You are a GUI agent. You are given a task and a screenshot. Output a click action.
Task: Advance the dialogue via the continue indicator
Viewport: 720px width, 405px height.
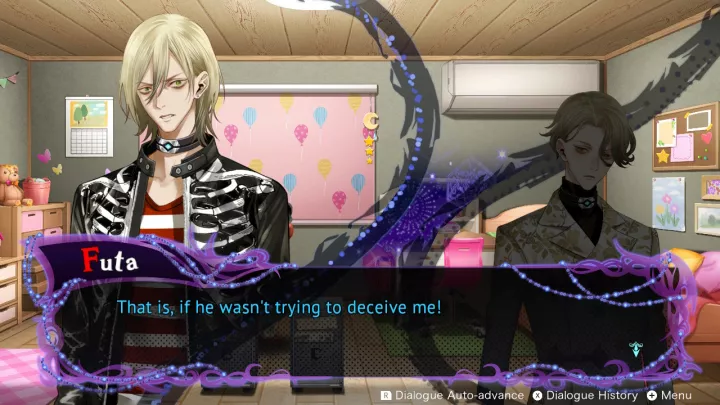click(x=636, y=349)
